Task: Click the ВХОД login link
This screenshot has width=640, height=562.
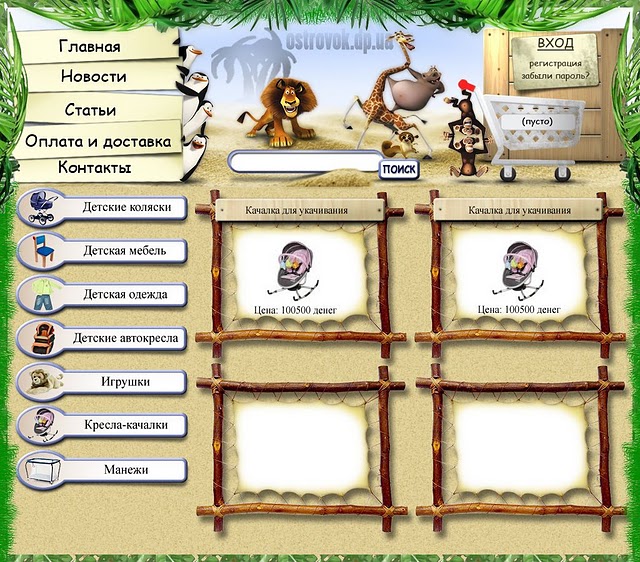Action: click(555, 44)
